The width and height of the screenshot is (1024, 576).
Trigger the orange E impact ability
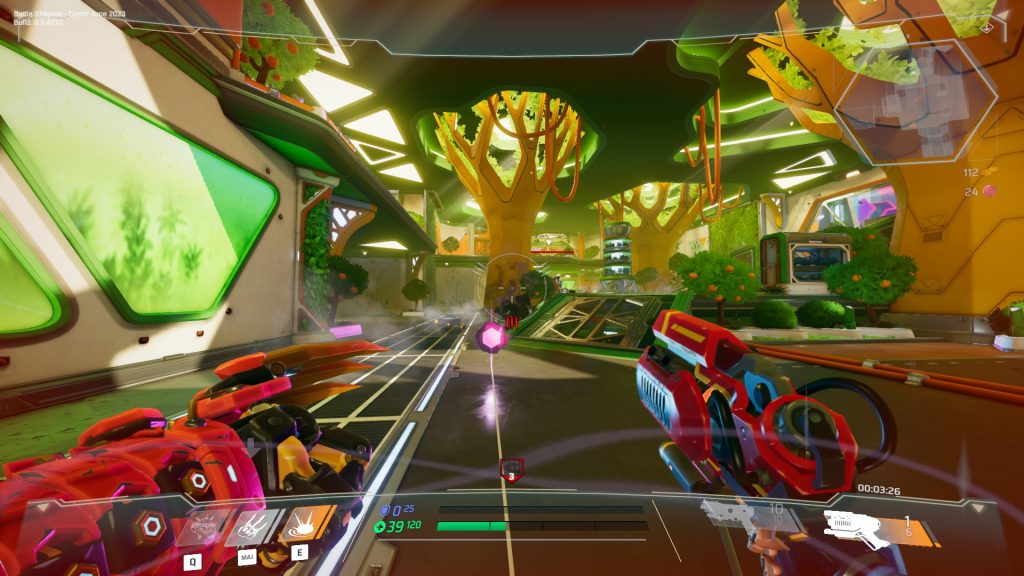click(307, 525)
